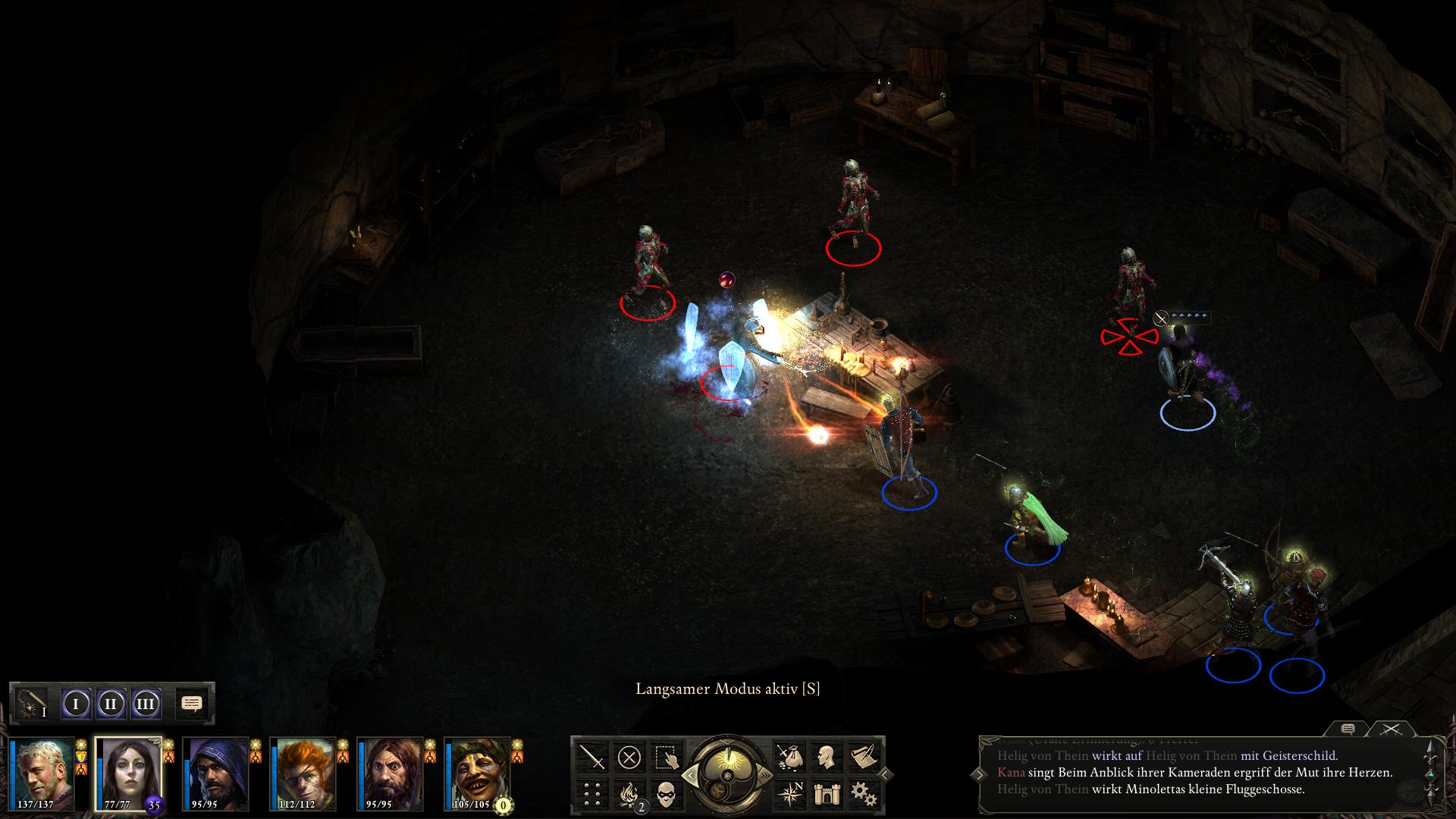Cancel current action with the circled X
The width and height of the screenshot is (1456, 819).
point(629,757)
